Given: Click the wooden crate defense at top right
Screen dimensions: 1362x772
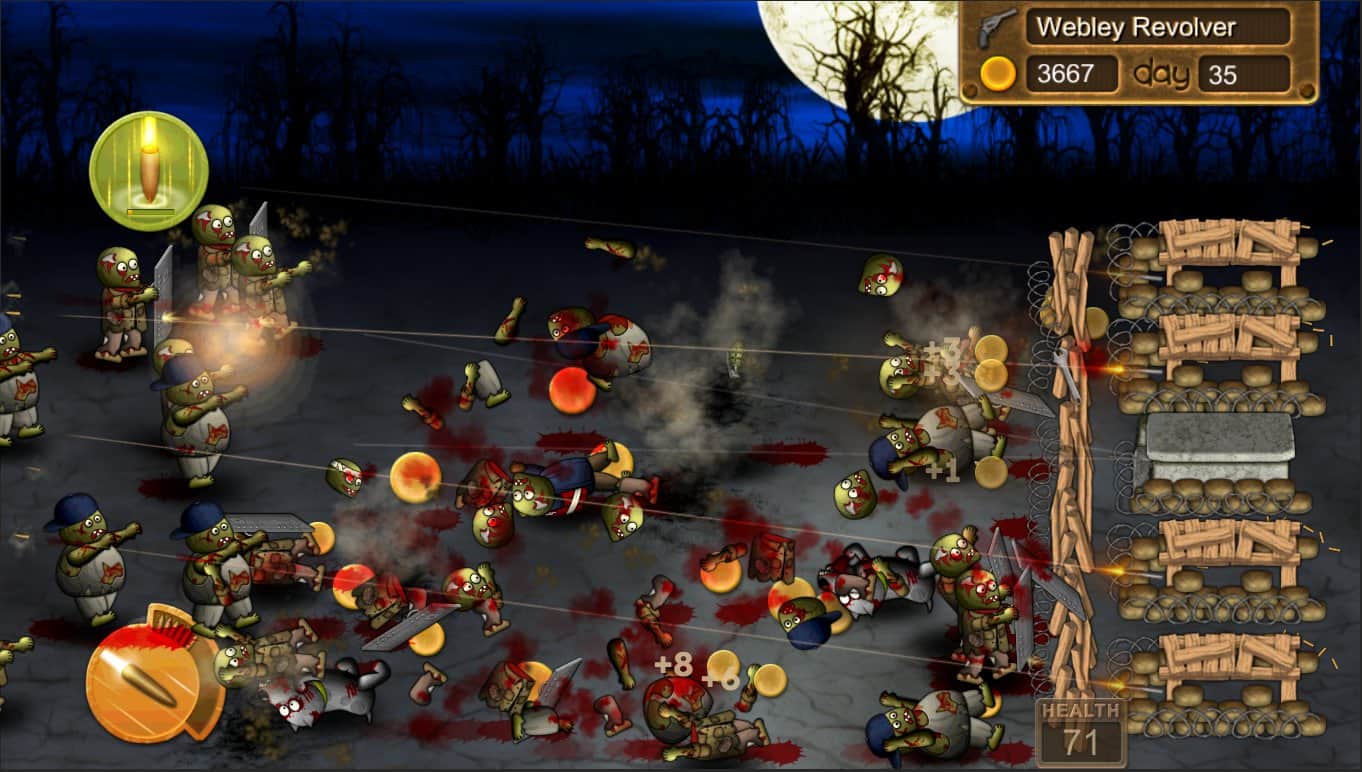Looking at the screenshot, I should [x=1230, y=240].
